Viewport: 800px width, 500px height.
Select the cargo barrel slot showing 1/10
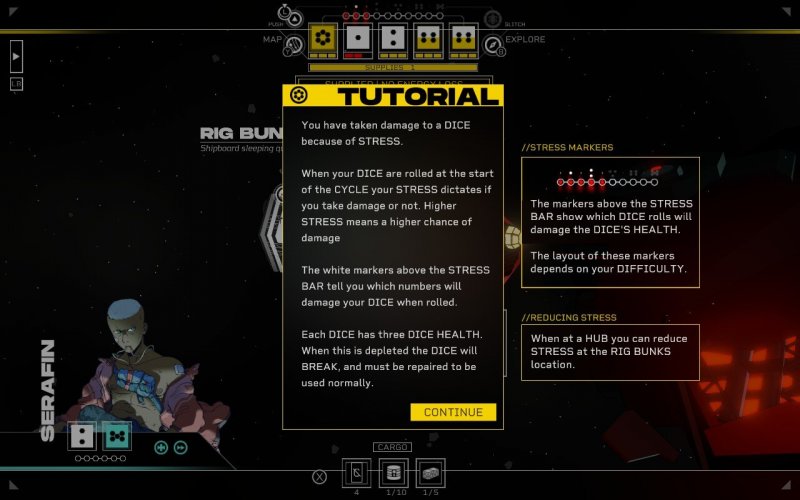394,473
